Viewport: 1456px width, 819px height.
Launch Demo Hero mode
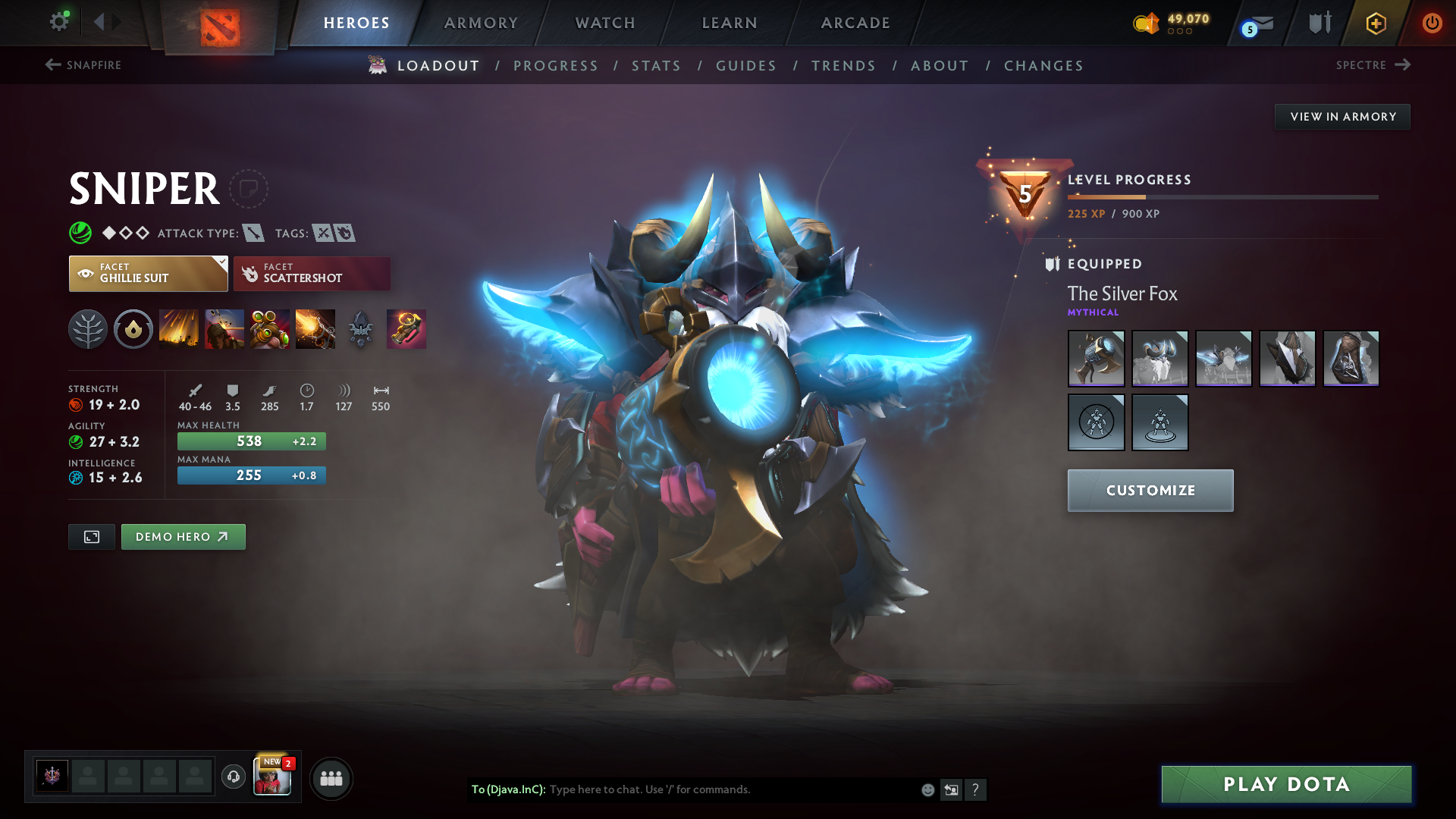point(183,537)
